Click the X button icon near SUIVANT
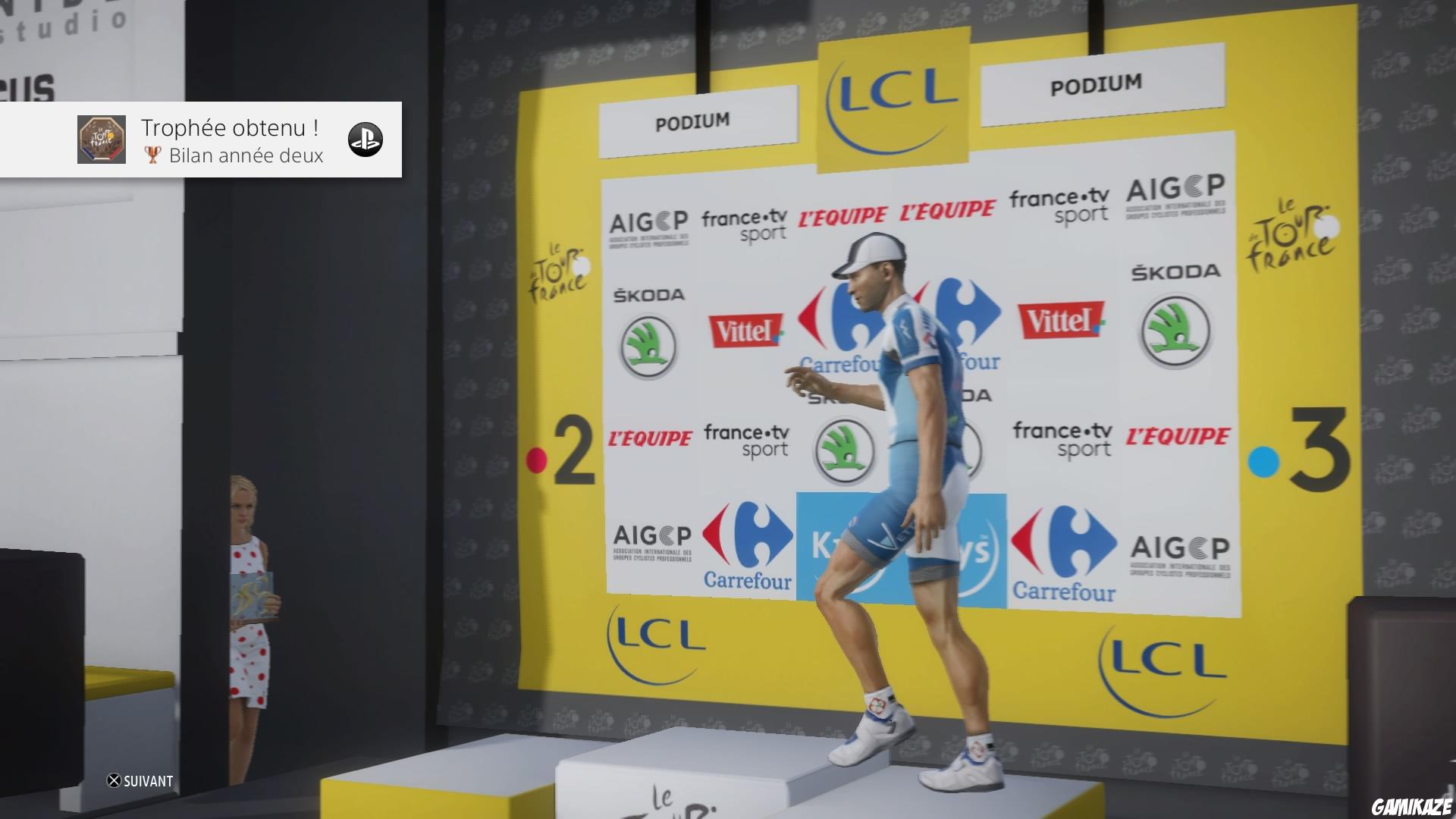Viewport: 1456px width, 819px height. [x=113, y=780]
